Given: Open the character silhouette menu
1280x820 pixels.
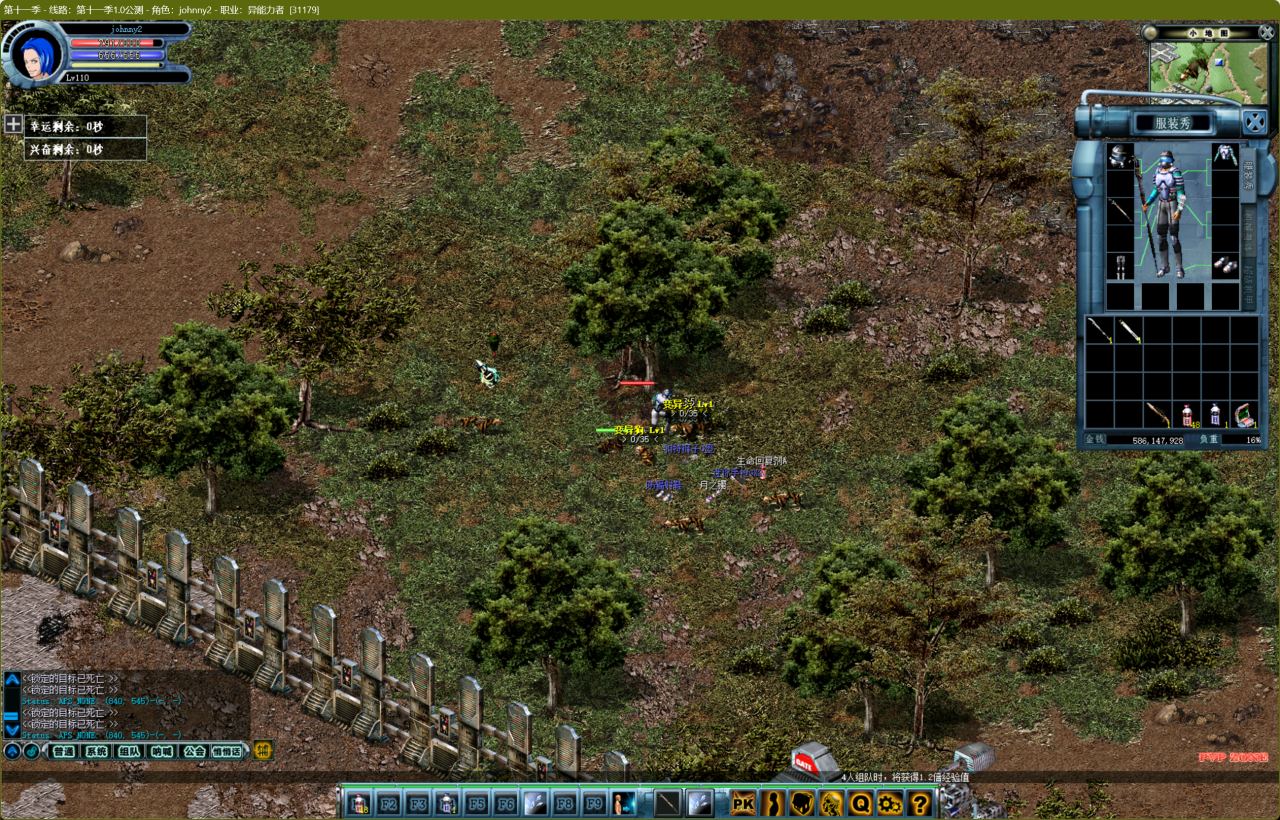Looking at the screenshot, I should [773, 802].
